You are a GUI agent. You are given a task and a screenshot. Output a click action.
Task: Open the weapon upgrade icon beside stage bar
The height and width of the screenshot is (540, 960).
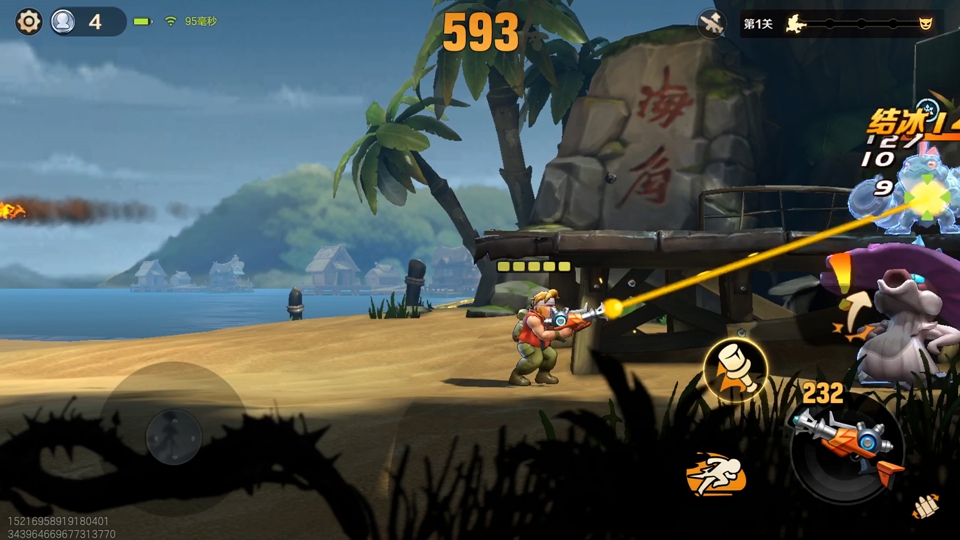pyautogui.click(x=712, y=23)
